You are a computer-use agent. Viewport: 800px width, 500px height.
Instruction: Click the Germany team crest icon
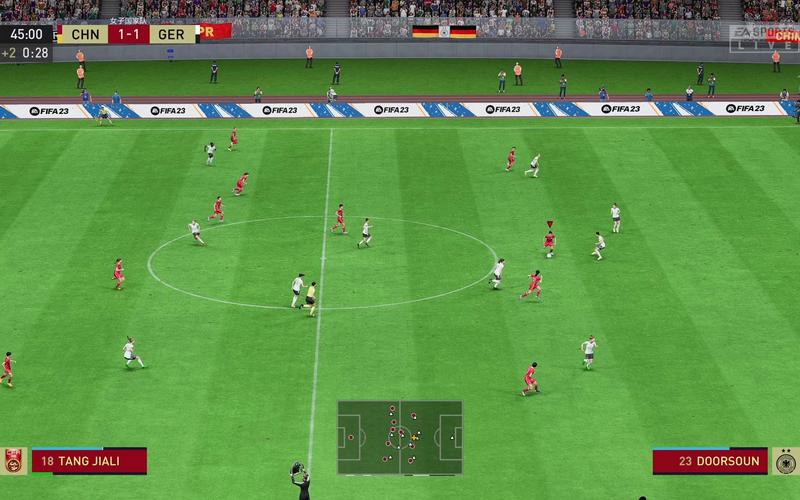coord(786,461)
